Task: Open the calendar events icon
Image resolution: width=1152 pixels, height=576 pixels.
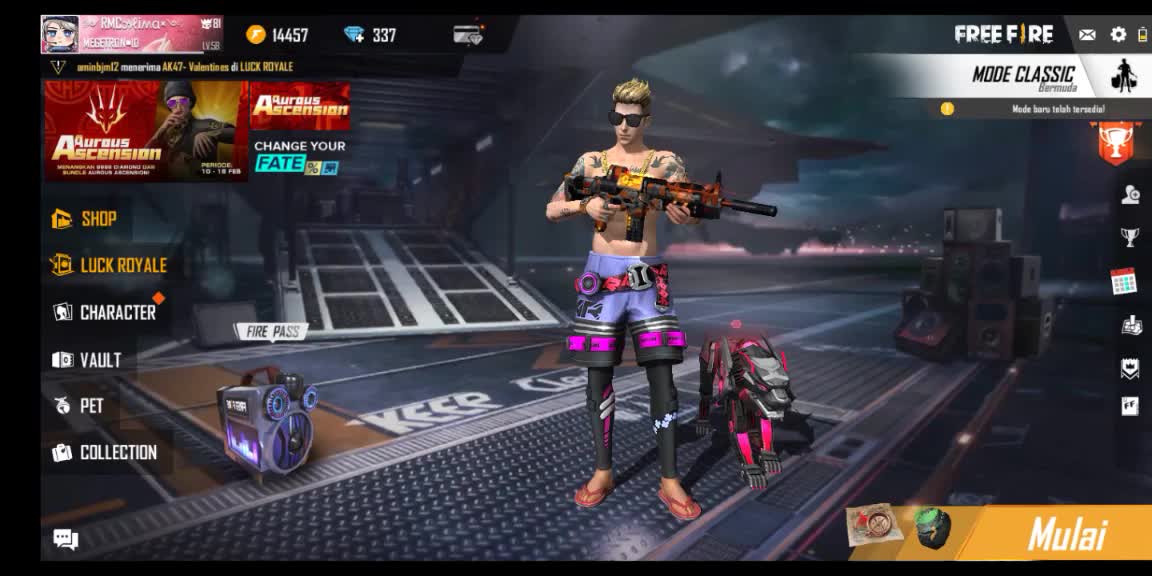Action: [1124, 282]
